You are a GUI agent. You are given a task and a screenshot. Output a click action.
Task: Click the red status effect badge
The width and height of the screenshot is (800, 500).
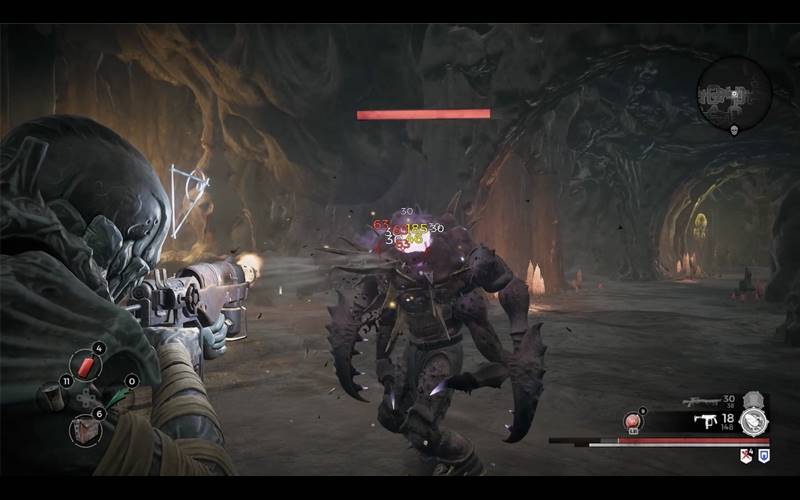pyautogui.click(x=745, y=456)
